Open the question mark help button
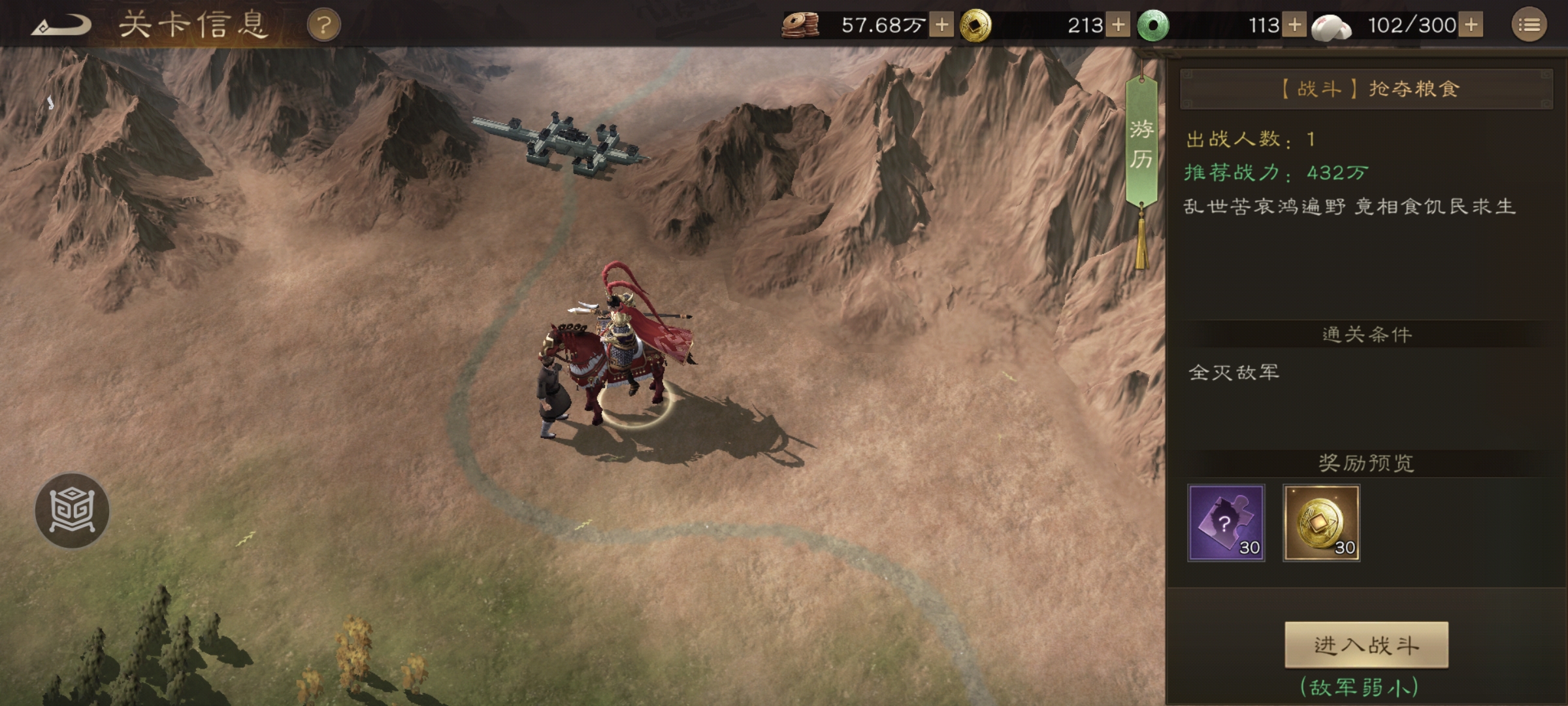Viewport: 1568px width, 706px height. 323,25
